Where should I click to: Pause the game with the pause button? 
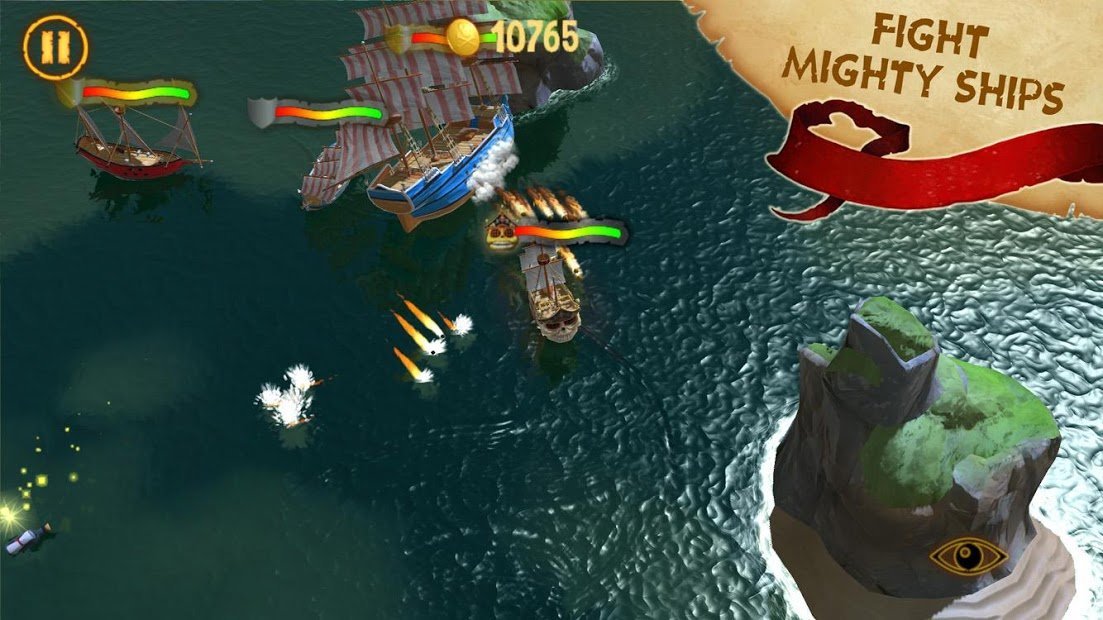click(x=56, y=47)
